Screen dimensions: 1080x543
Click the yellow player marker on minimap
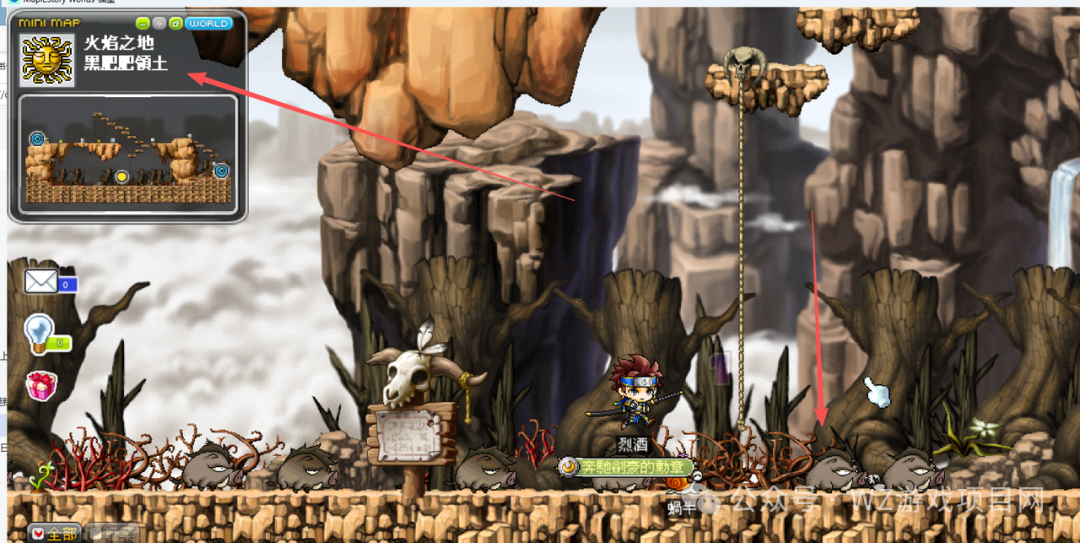(x=122, y=176)
